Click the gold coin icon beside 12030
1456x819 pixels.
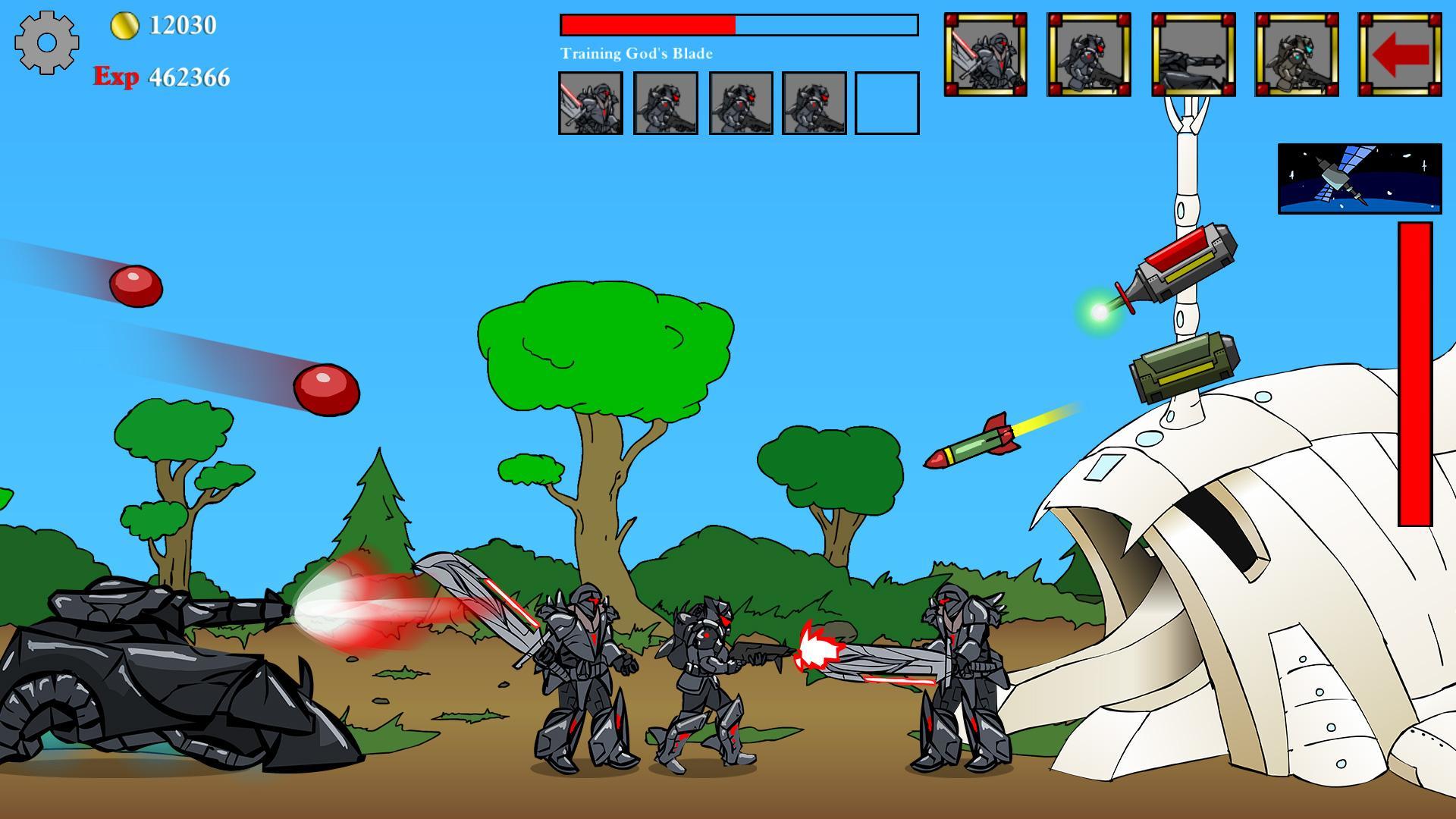(124, 25)
